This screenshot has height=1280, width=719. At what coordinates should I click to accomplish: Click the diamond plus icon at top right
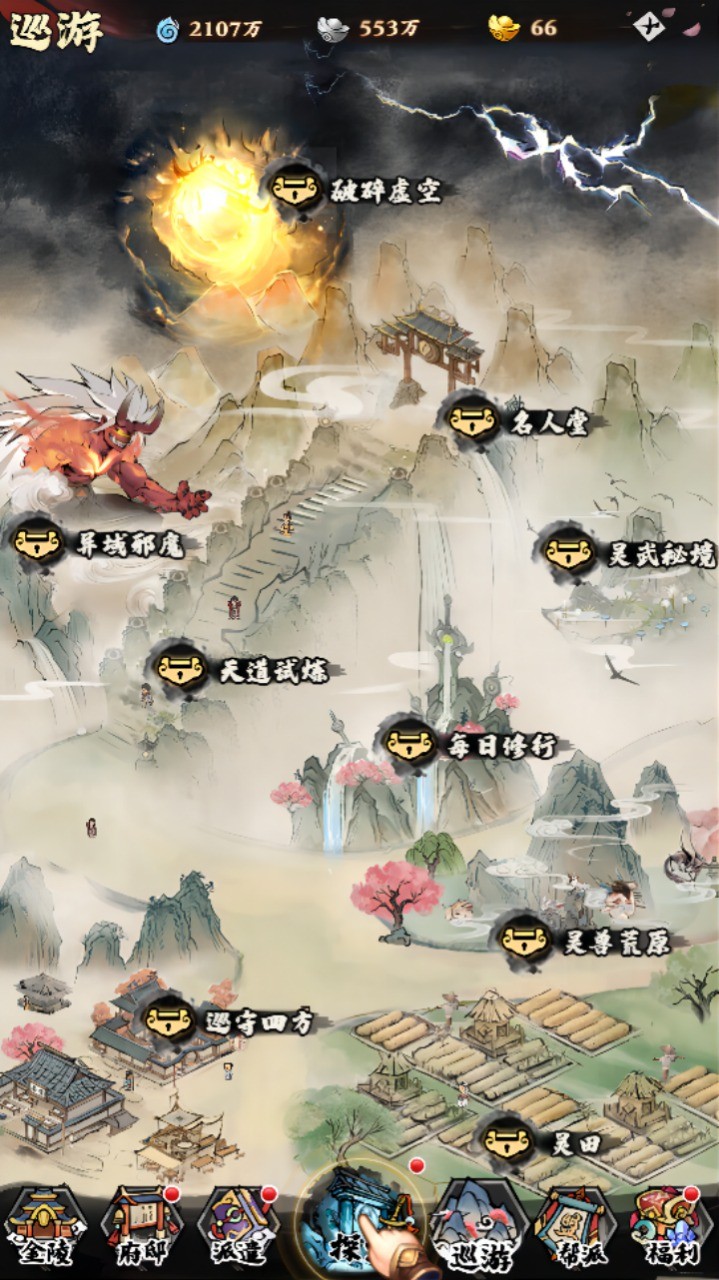coord(649,27)
